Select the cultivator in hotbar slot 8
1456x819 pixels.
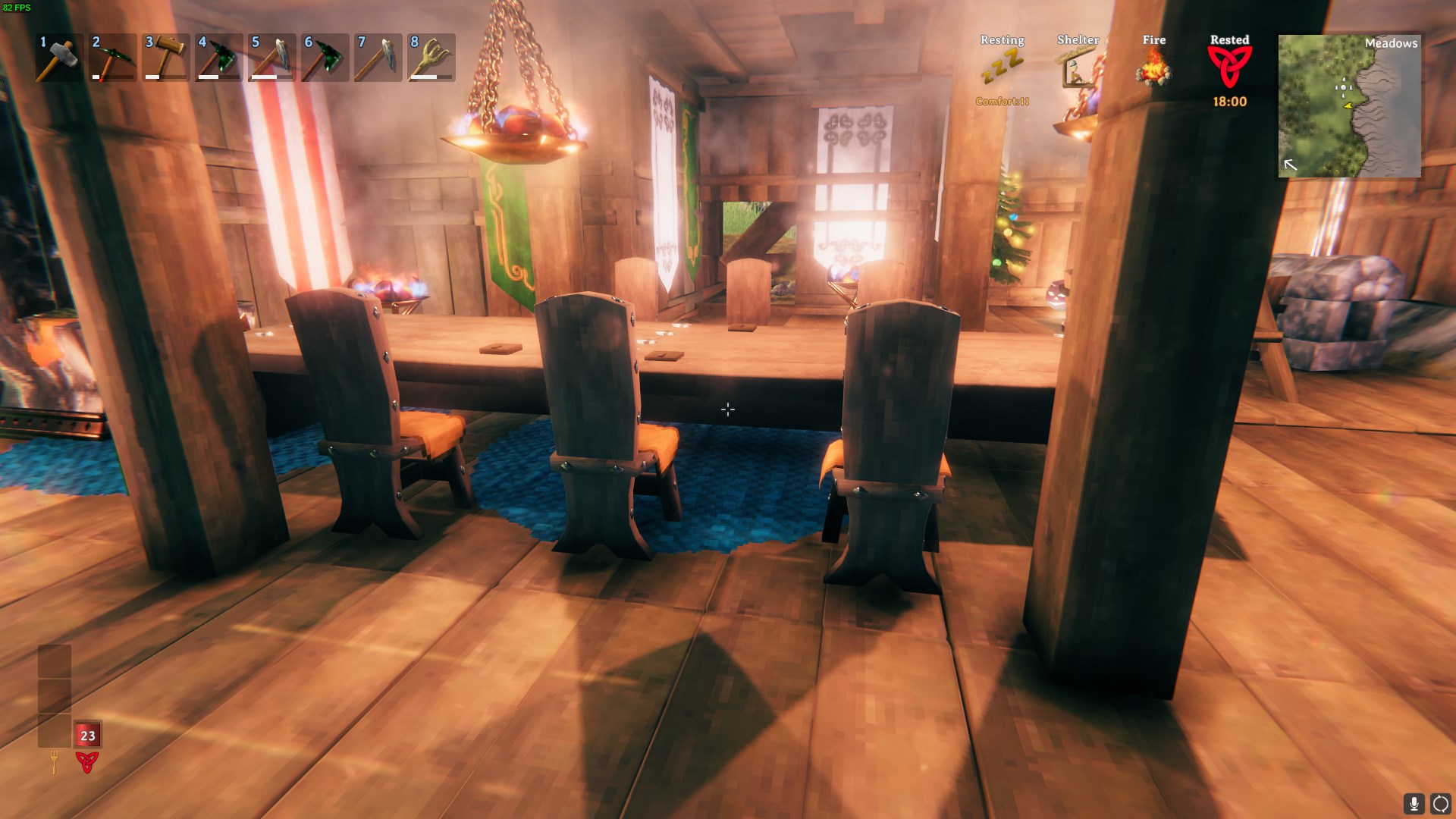coord(431,58)
